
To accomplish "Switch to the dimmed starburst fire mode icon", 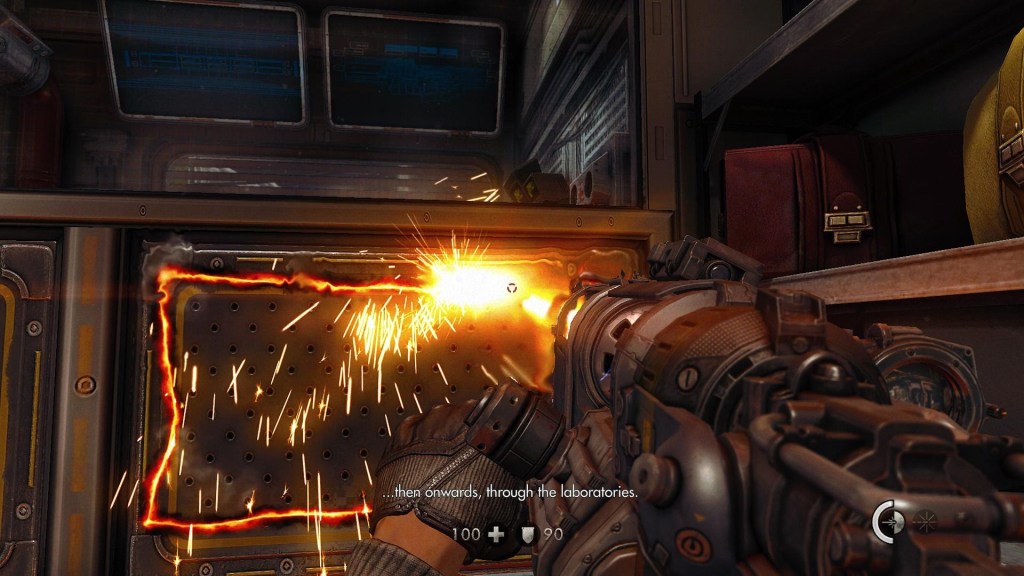I will pos(923,521).
